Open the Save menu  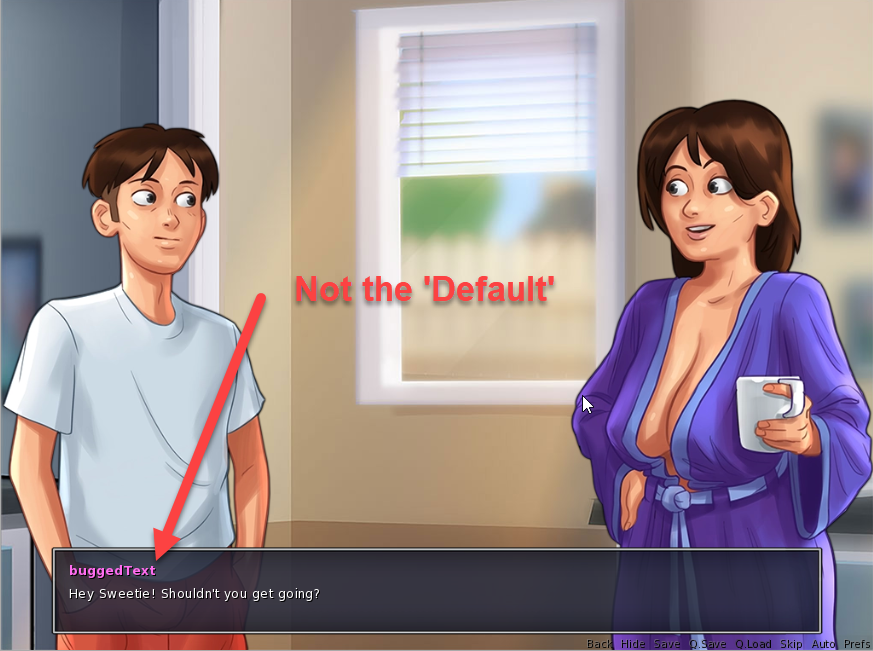point(666,644)
